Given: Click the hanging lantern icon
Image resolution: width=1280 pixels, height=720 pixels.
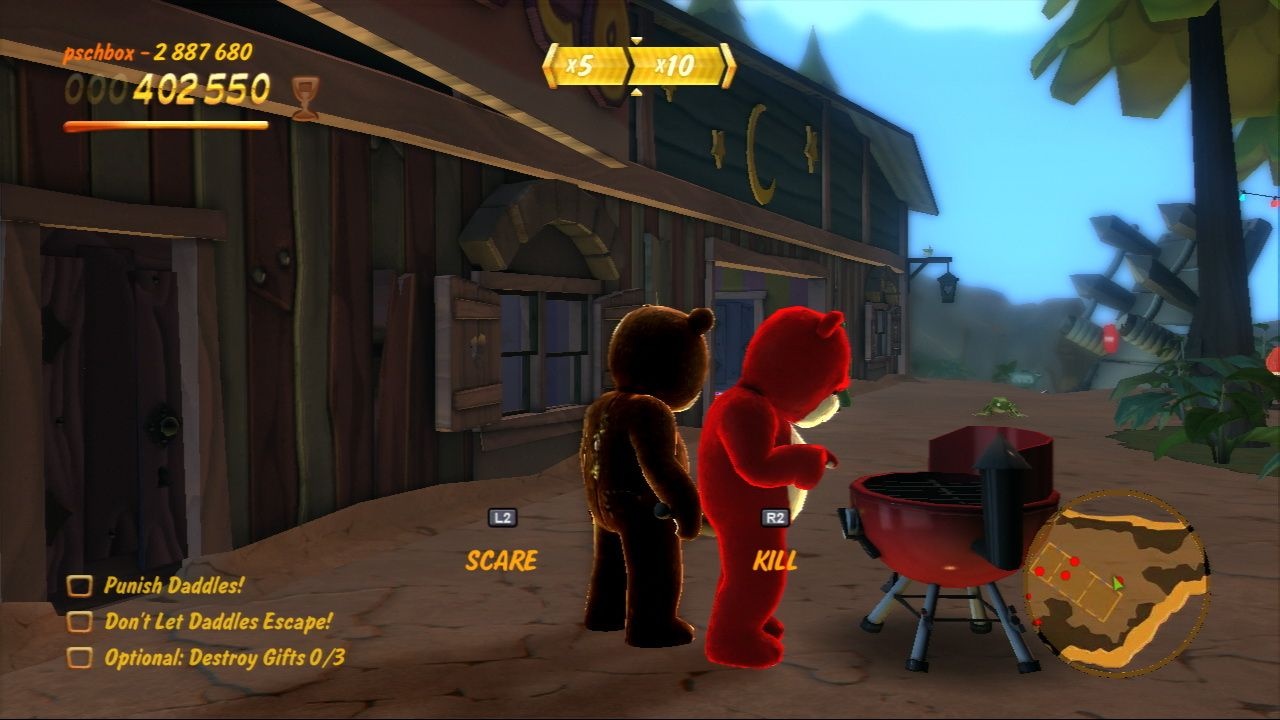Looking at the screenshot, I should 945,288.
